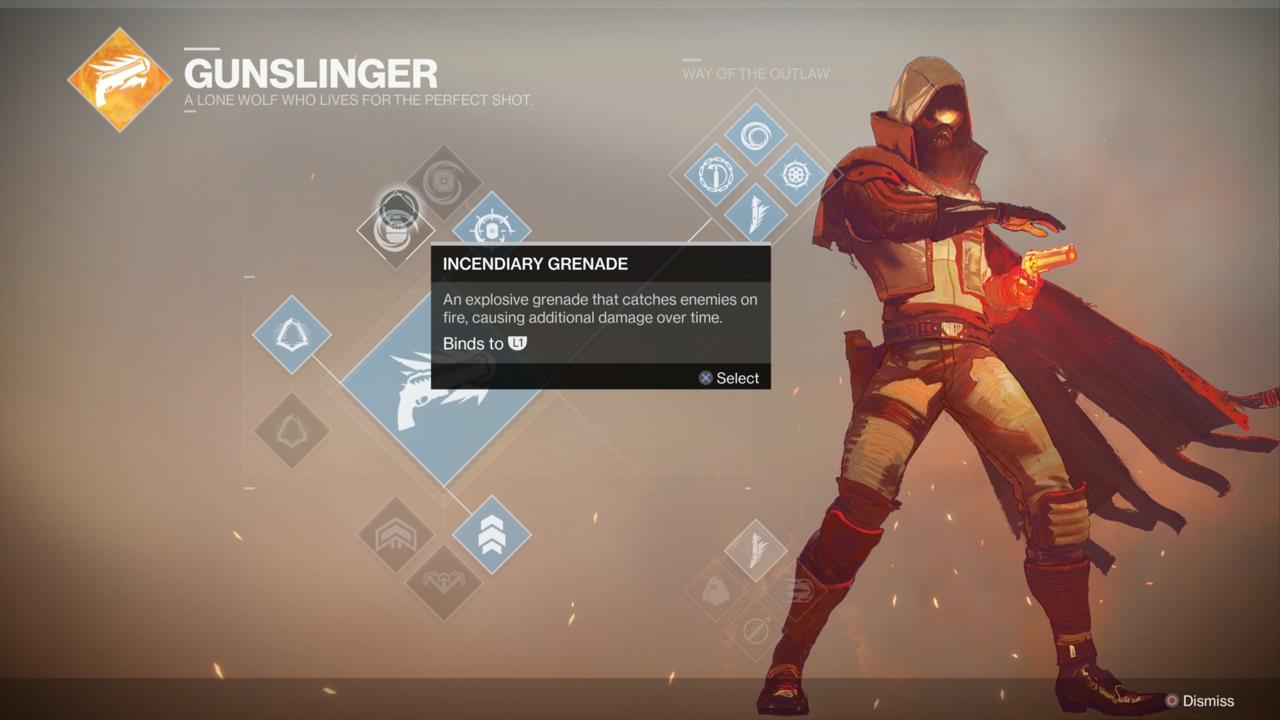Viewport: 1280px width, 720px height.
Task: Pick the dimmed winged jump node
Action: tap(443, 581)
